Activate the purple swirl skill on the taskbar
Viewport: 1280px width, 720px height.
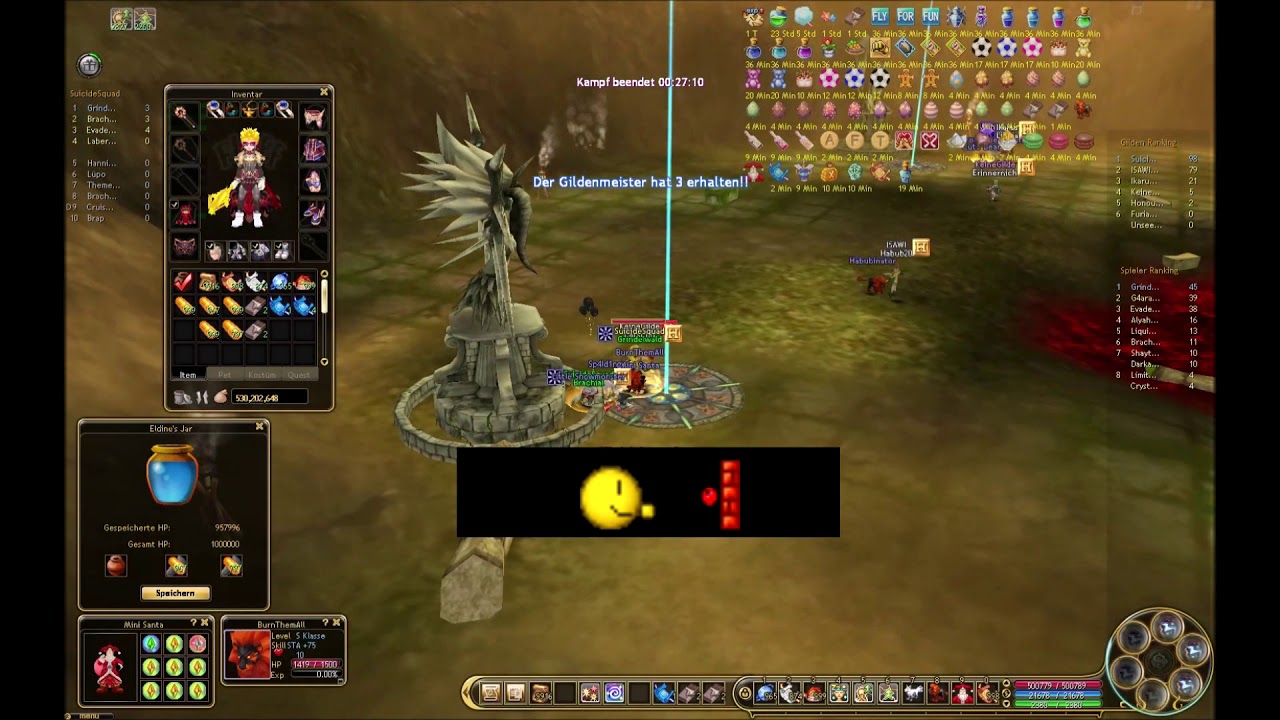[x=614, y=693]
